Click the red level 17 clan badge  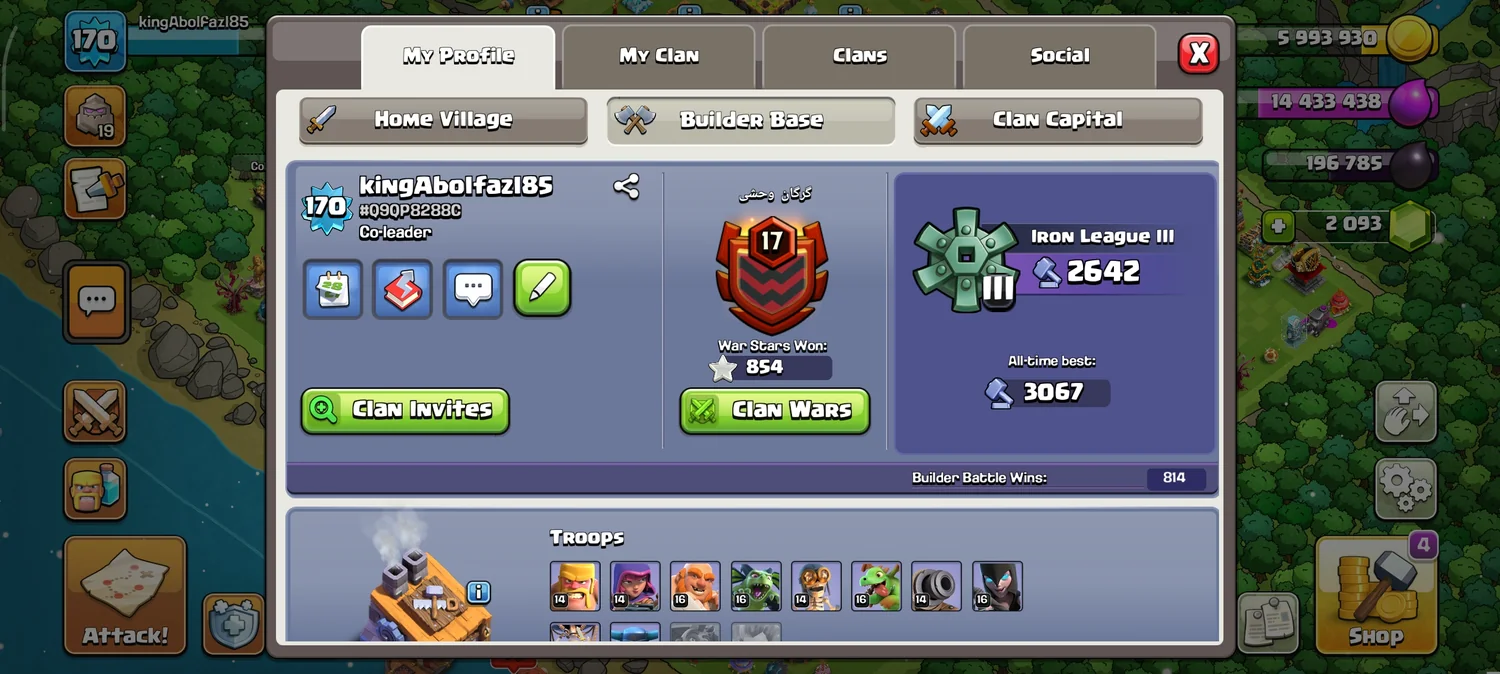click(771, 272)
